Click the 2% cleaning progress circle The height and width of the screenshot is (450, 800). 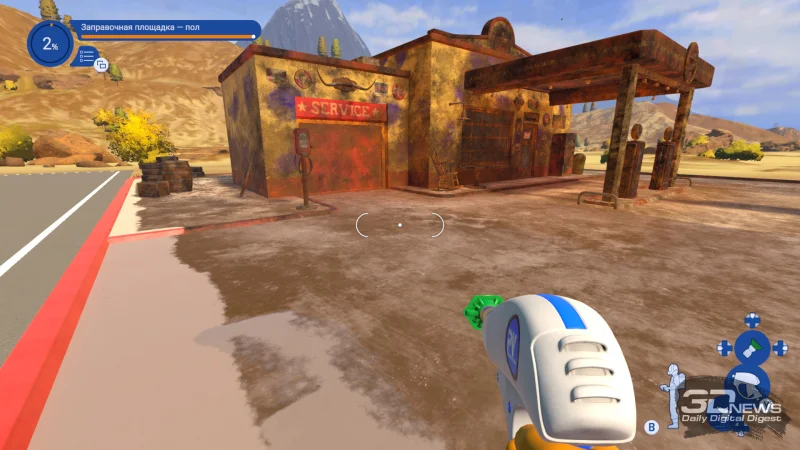tap(48, 41)
